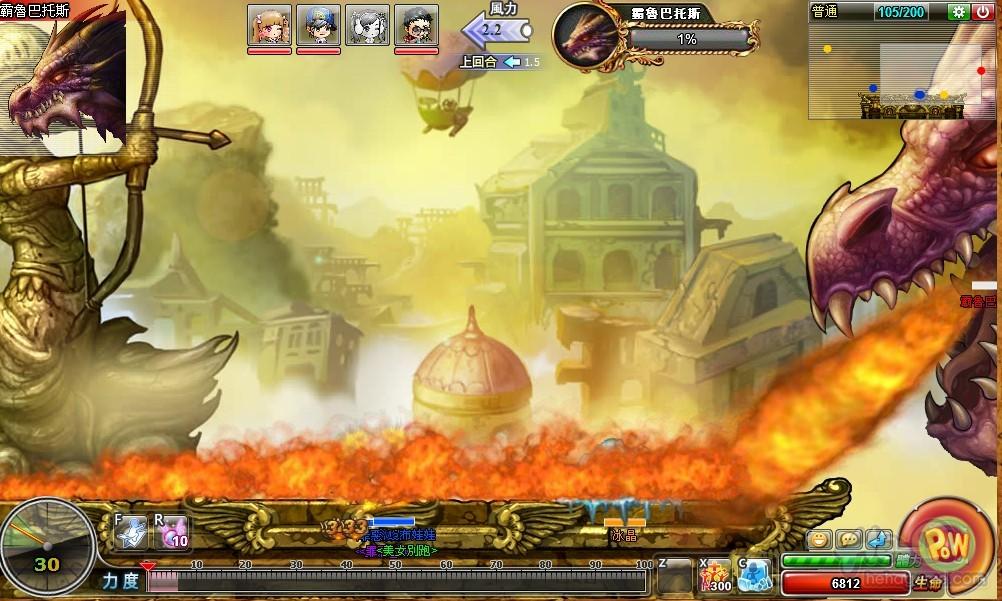This screenshot has height=601, width=1002.
Task: Set shot strength on the 力度 power bar
Action: coord(400,581)
